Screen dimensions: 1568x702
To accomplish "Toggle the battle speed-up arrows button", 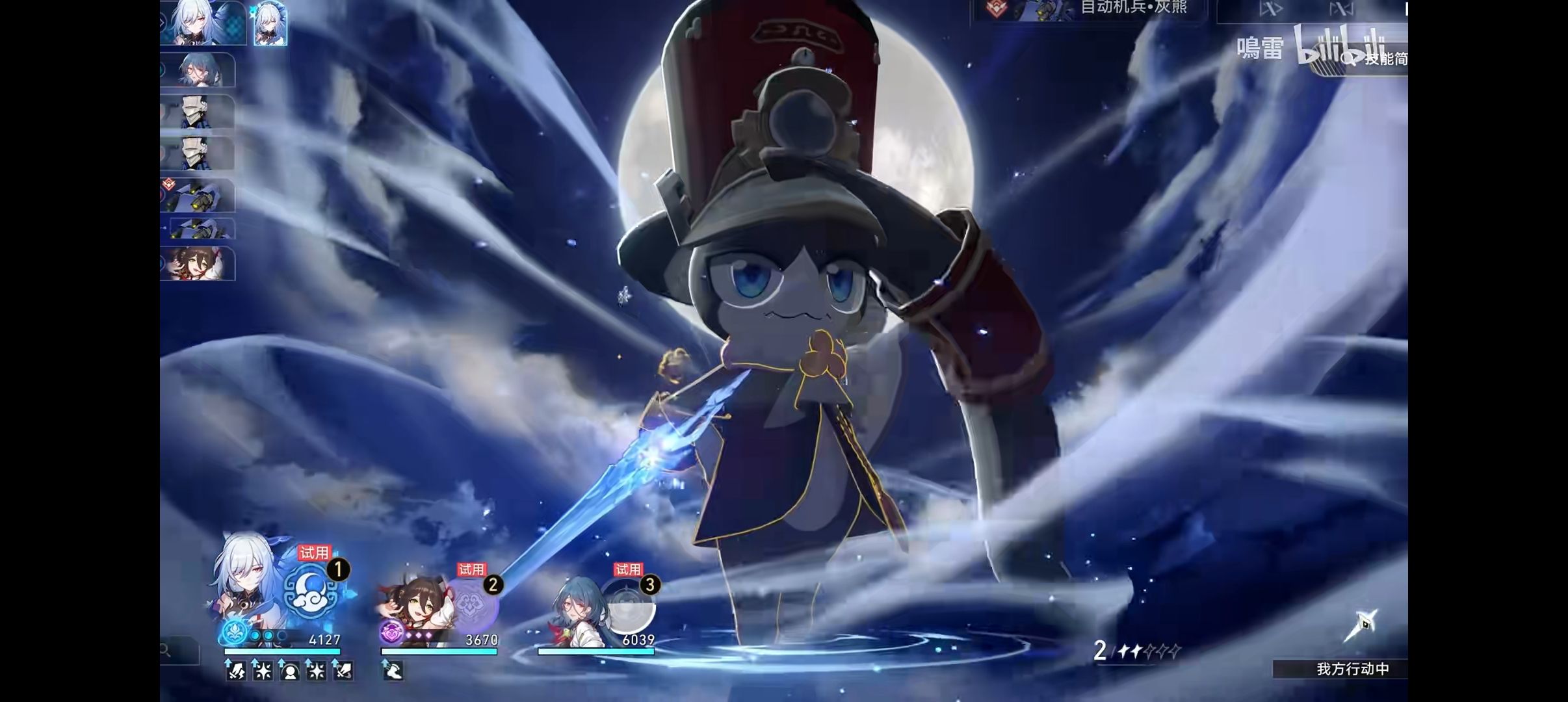I will (1271, 9).
